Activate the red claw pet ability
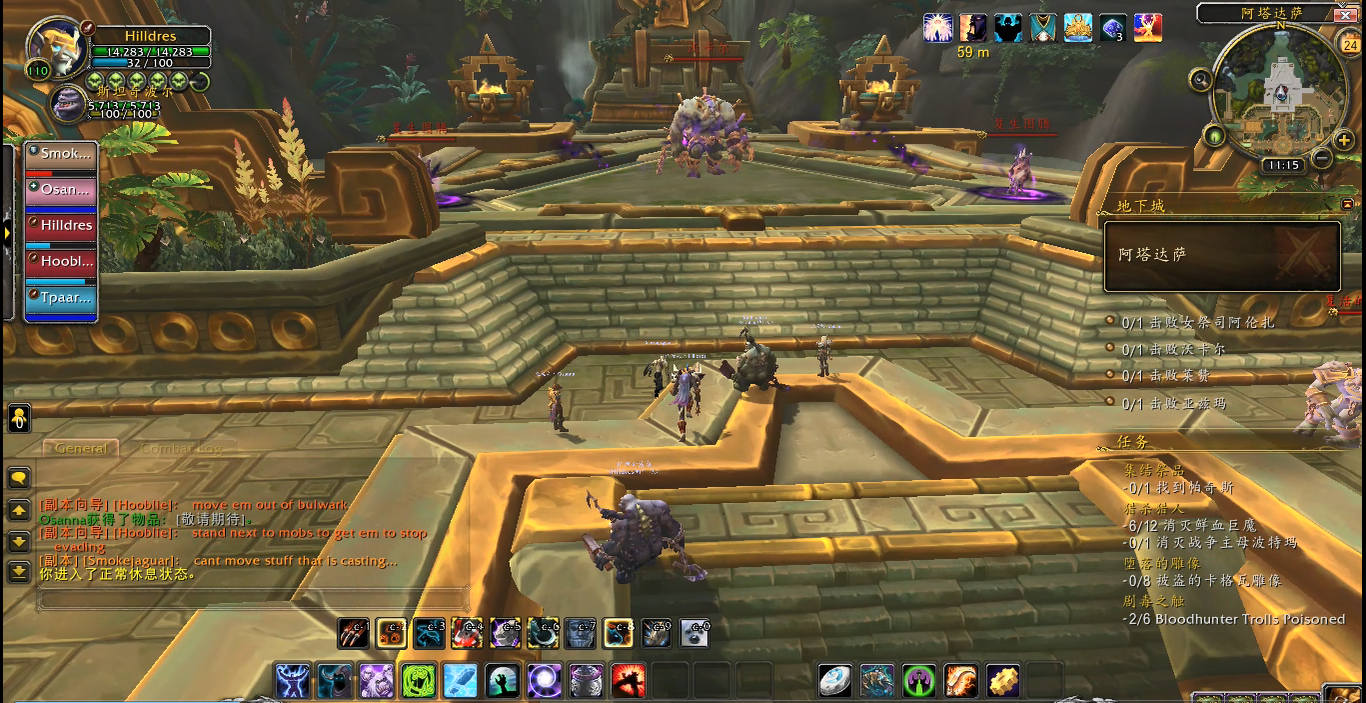The width and height of the screenshot is (1366, 703). (353, 633)
